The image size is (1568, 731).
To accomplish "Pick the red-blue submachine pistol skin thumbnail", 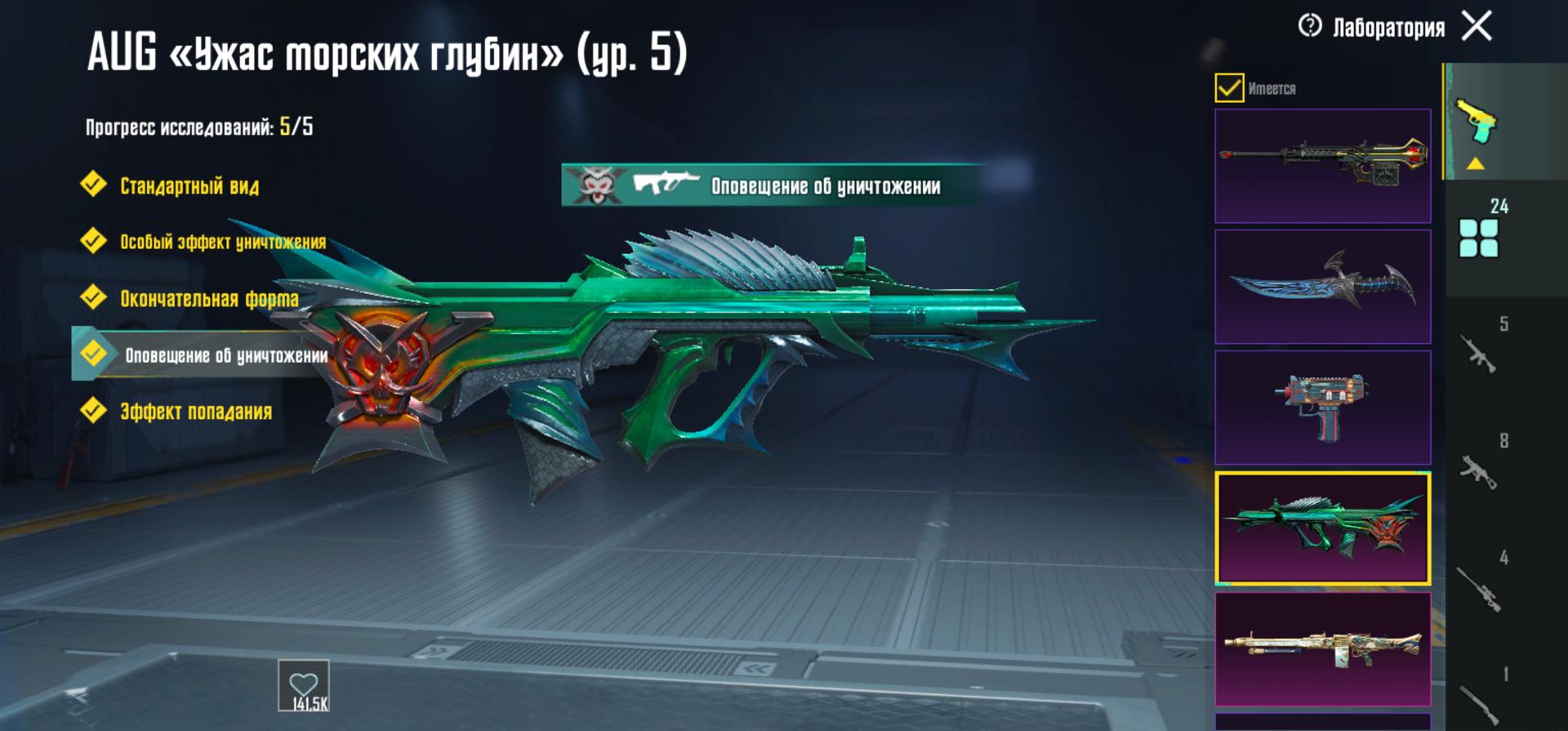I will tap(1322, 408).
